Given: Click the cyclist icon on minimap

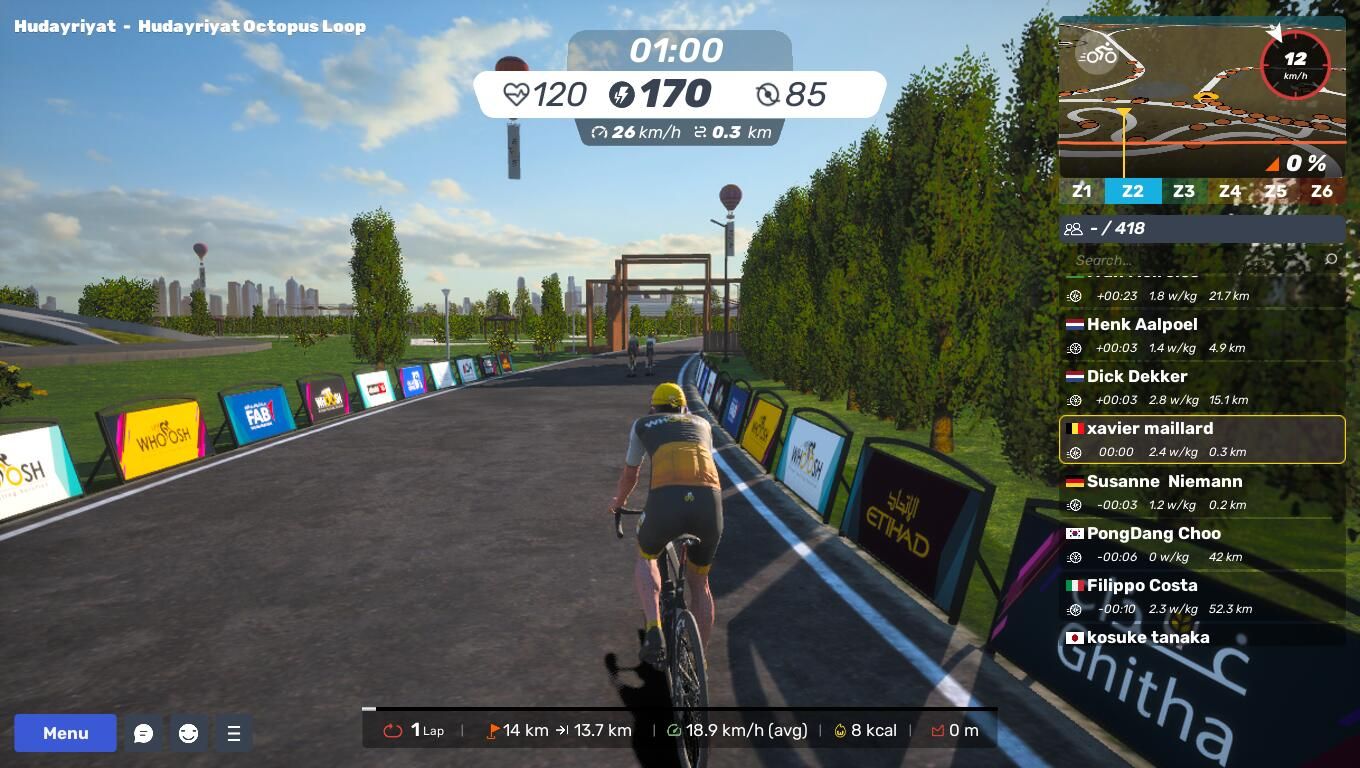Looking at the screenshot, I should [x=1097, y=54].
